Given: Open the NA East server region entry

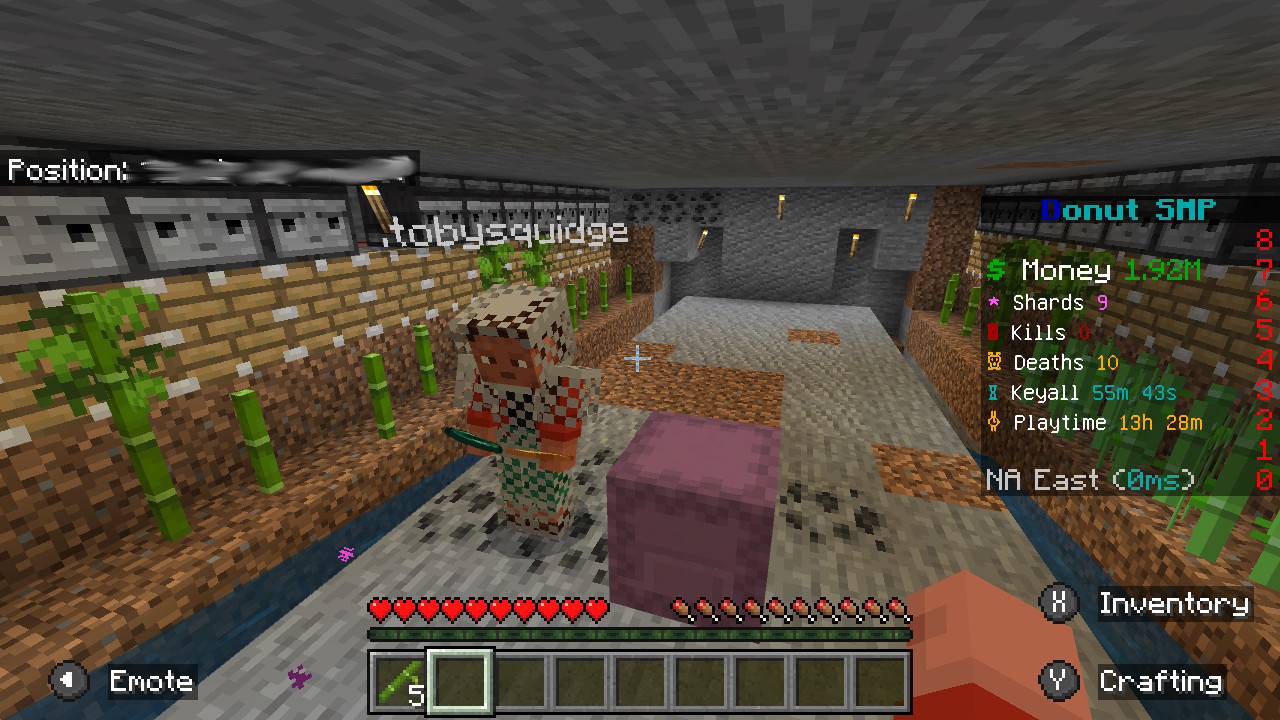Looking at the screenshot, I should (1090, 480).
